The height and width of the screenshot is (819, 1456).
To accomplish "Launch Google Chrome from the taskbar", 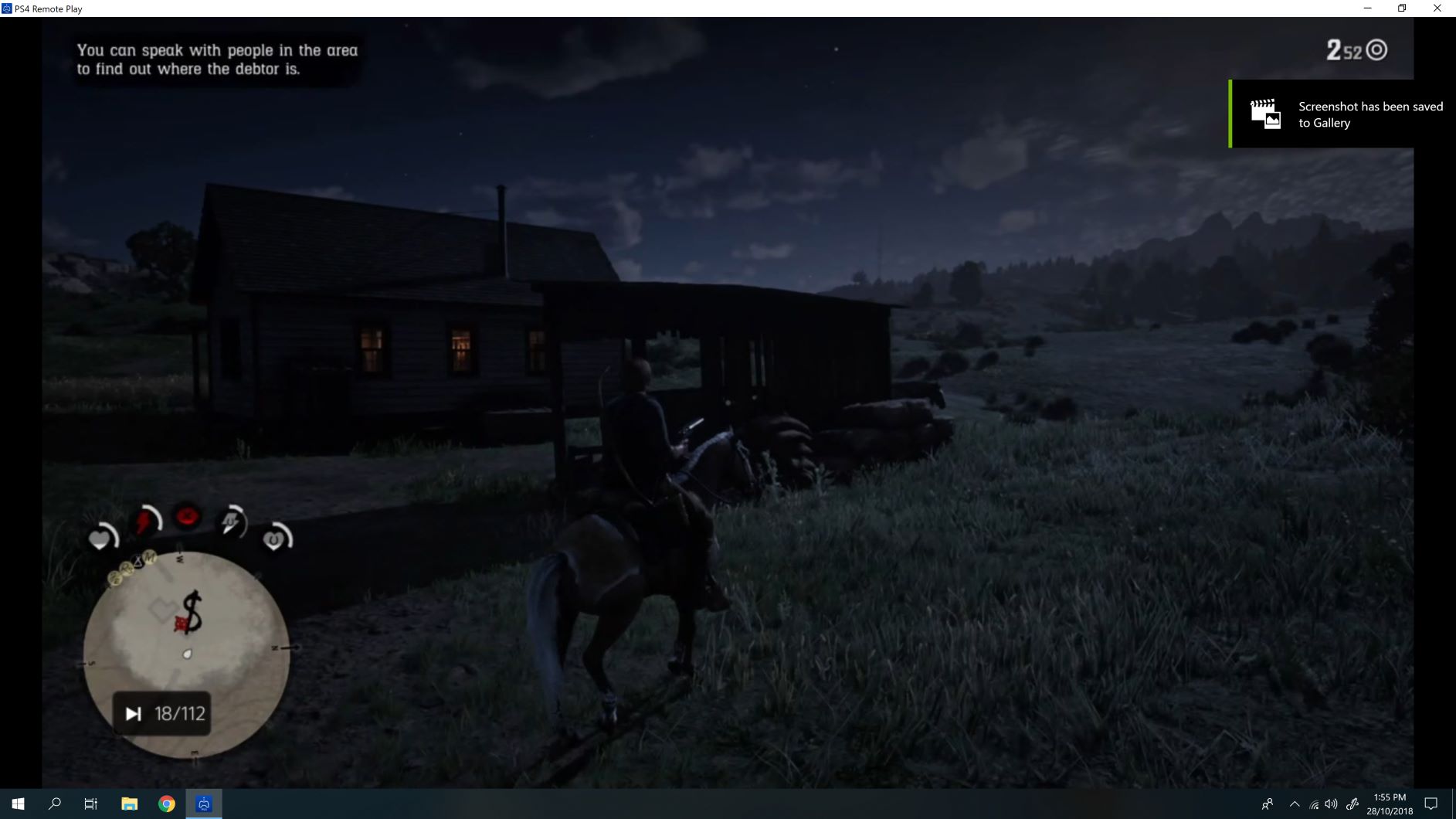I will pyautogui.click(x=166, y=804).
